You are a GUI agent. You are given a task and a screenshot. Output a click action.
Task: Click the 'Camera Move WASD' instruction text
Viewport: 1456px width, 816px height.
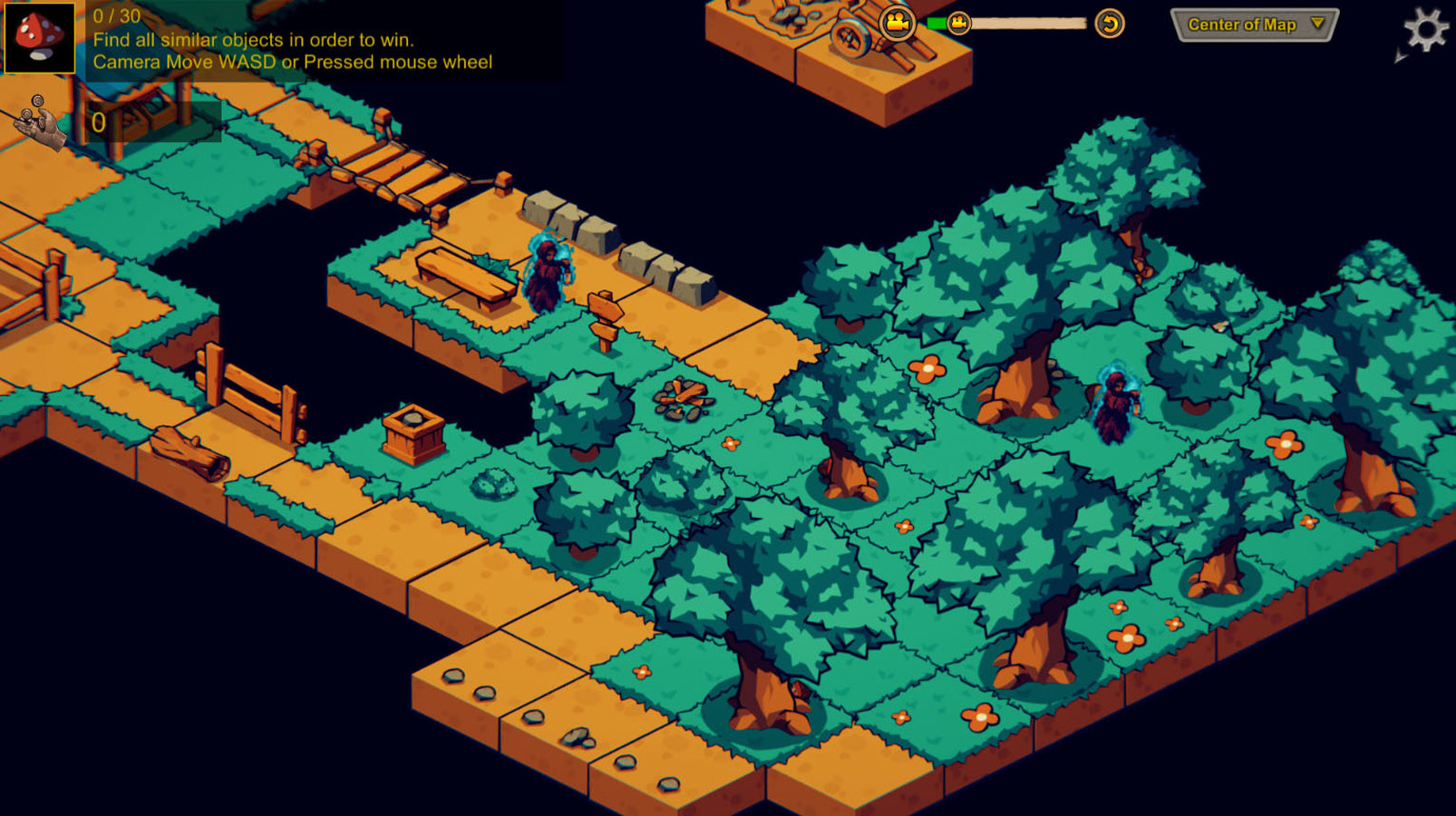pos(290,62)
